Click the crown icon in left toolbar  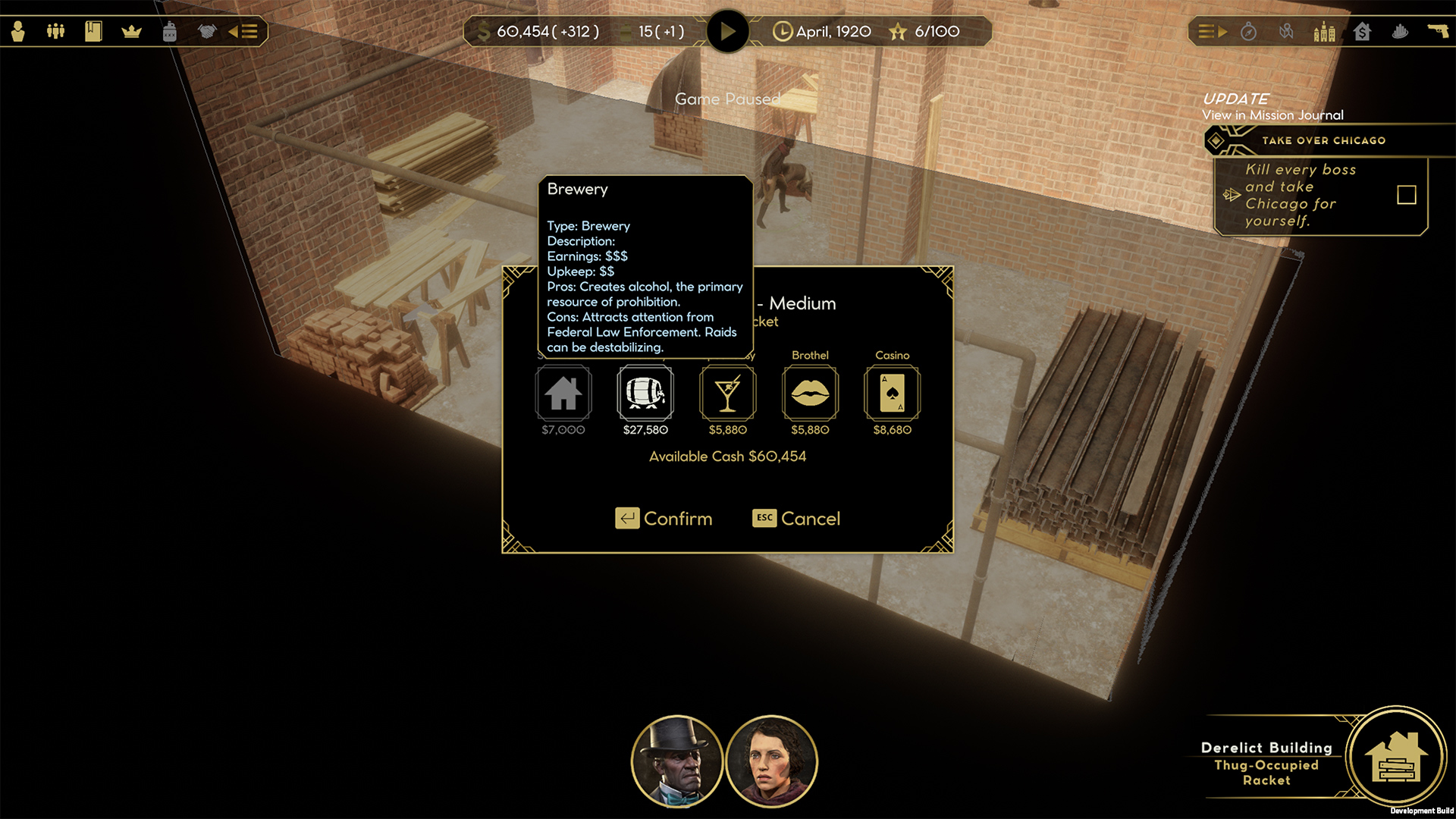(x=132, y=32)
